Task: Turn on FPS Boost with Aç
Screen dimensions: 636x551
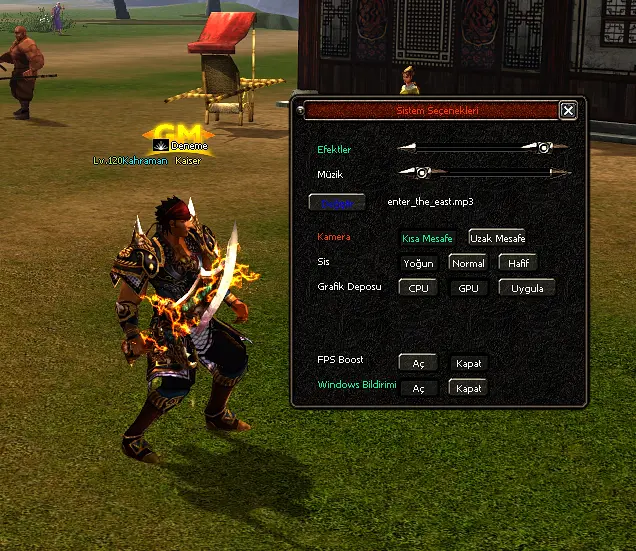Action: [418, 363]
